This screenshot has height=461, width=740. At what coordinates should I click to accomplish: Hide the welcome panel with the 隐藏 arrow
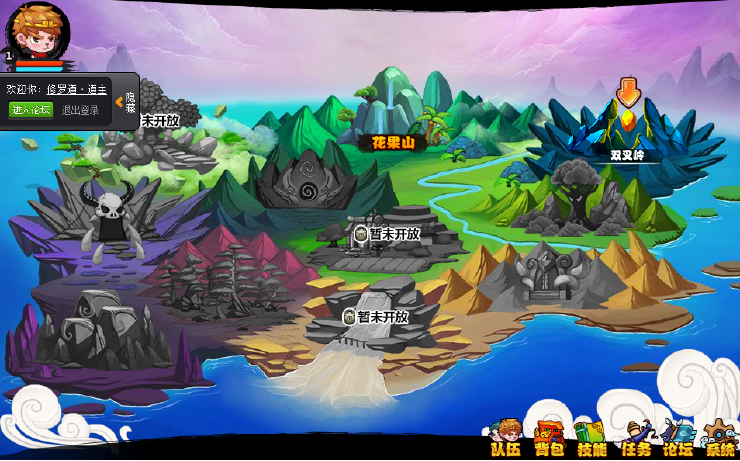tap(127, 102)
